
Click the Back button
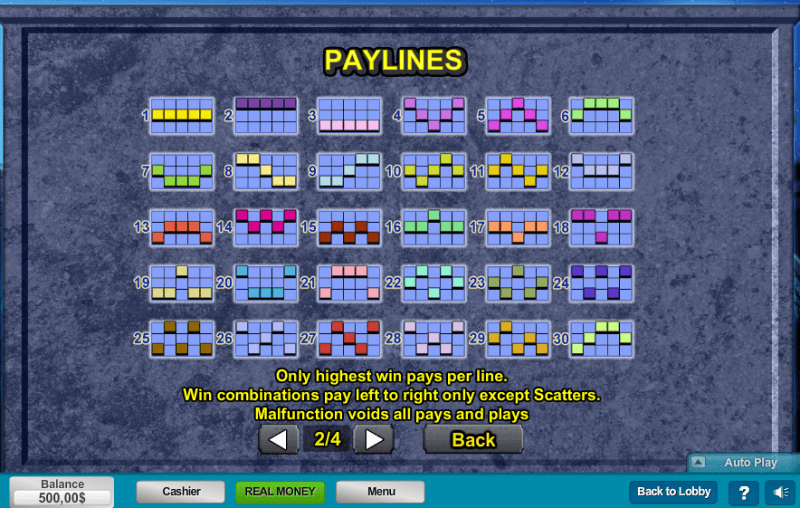[473, 439]
